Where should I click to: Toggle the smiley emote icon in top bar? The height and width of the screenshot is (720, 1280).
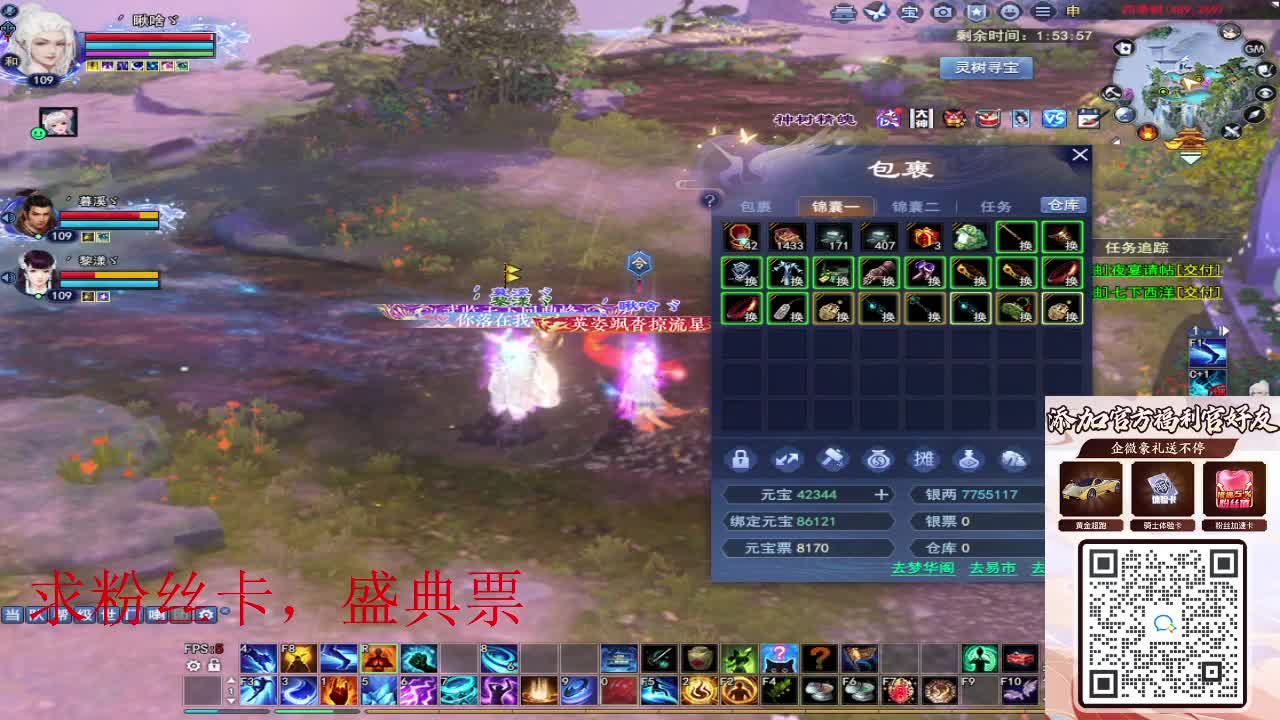coord(1011,13)
